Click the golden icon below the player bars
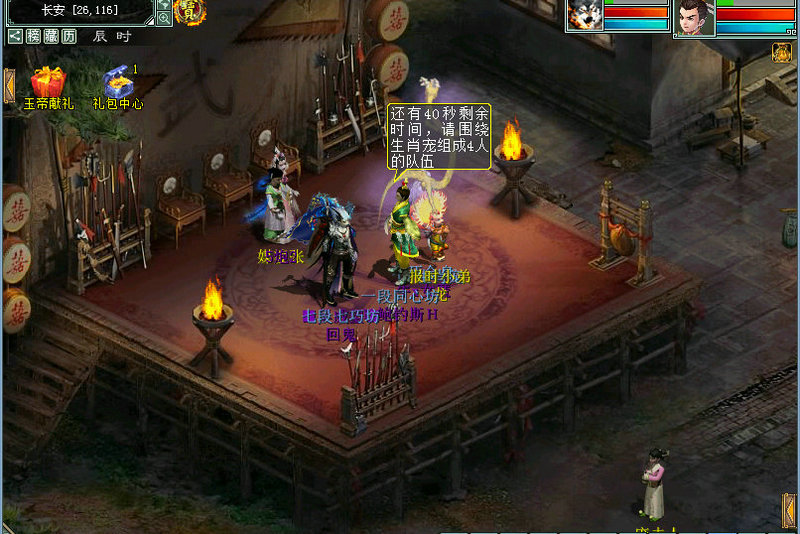Viewport: 800px width, 534px height. click(x=782, y=52)
